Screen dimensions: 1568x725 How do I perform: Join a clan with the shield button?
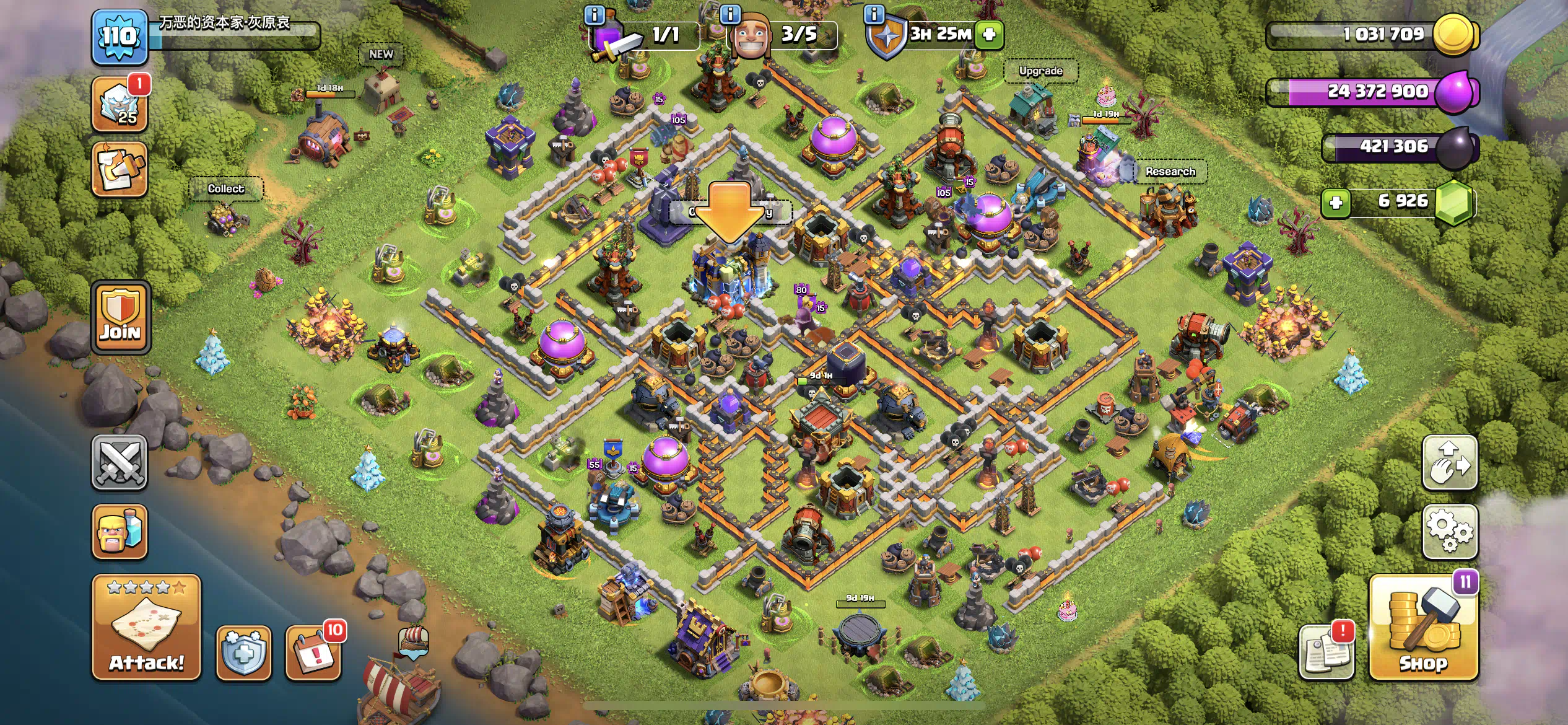pyautogui.click(x=121, y=317)
